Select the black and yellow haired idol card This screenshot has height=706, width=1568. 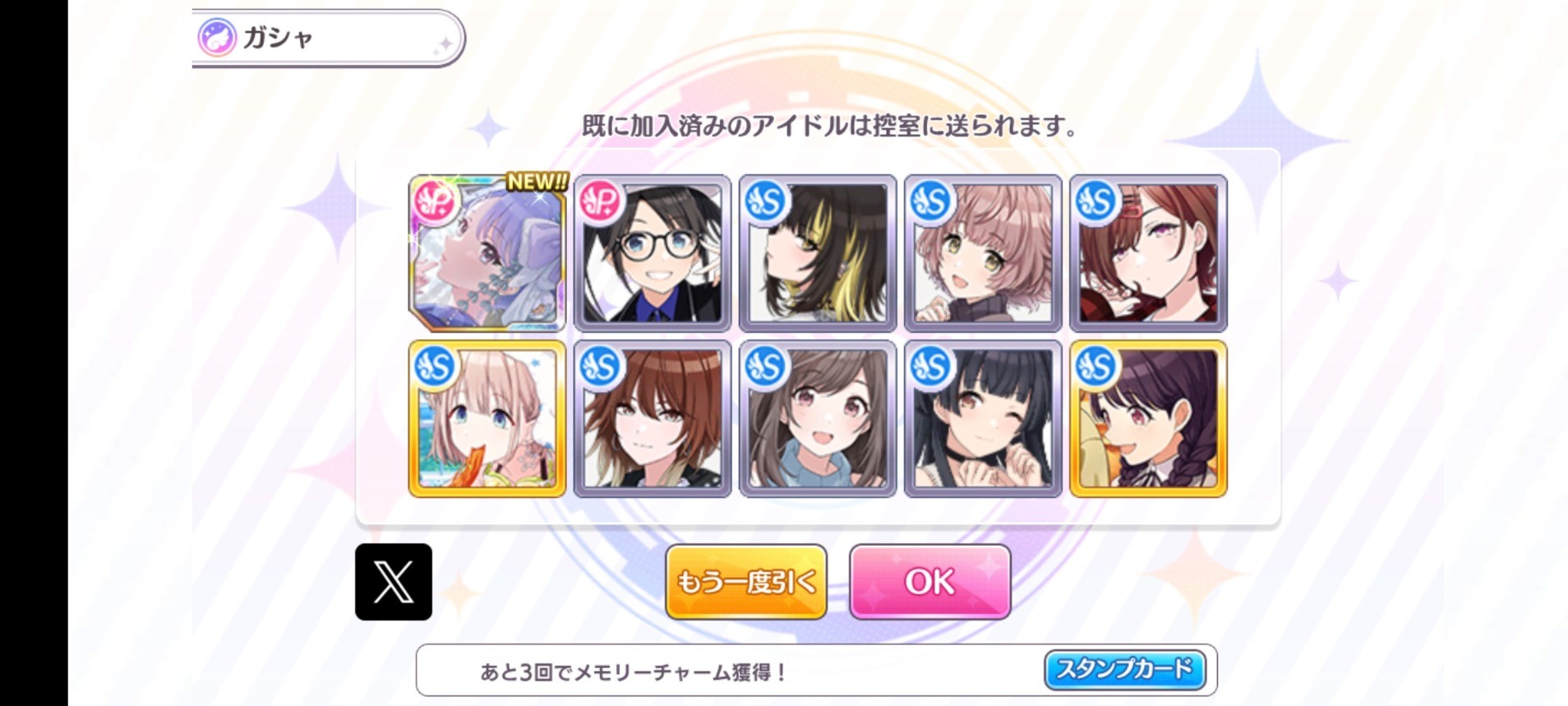point(818,253)
